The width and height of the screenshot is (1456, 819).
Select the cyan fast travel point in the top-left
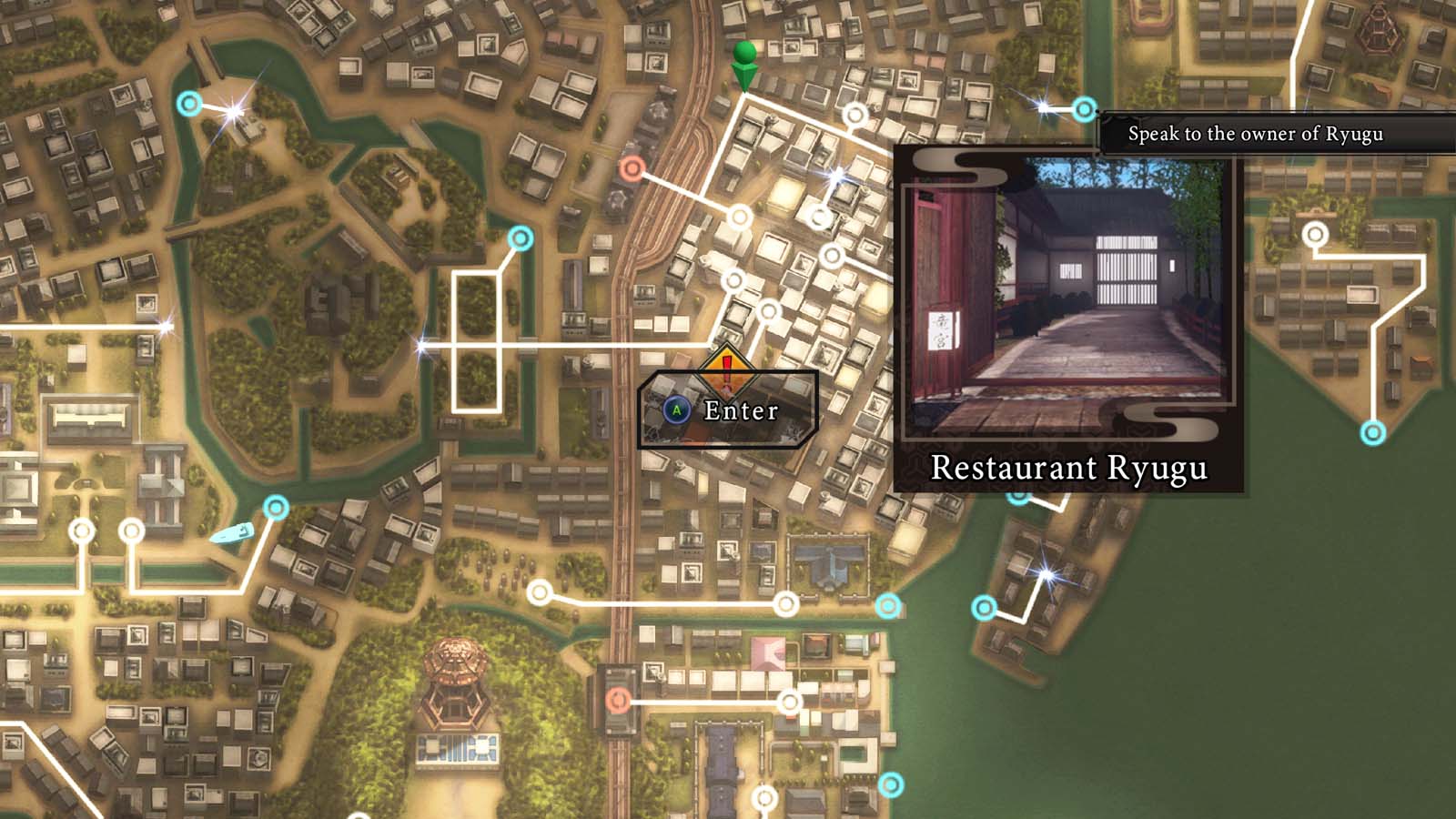pyautogui.click(x=189, y=106)
